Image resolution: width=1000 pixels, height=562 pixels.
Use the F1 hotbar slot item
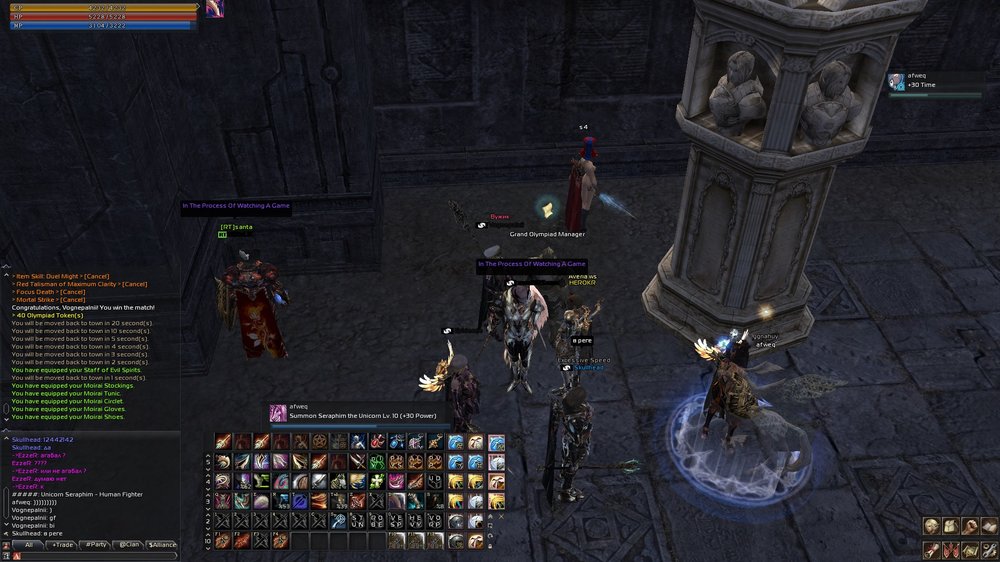click(222, 540)
